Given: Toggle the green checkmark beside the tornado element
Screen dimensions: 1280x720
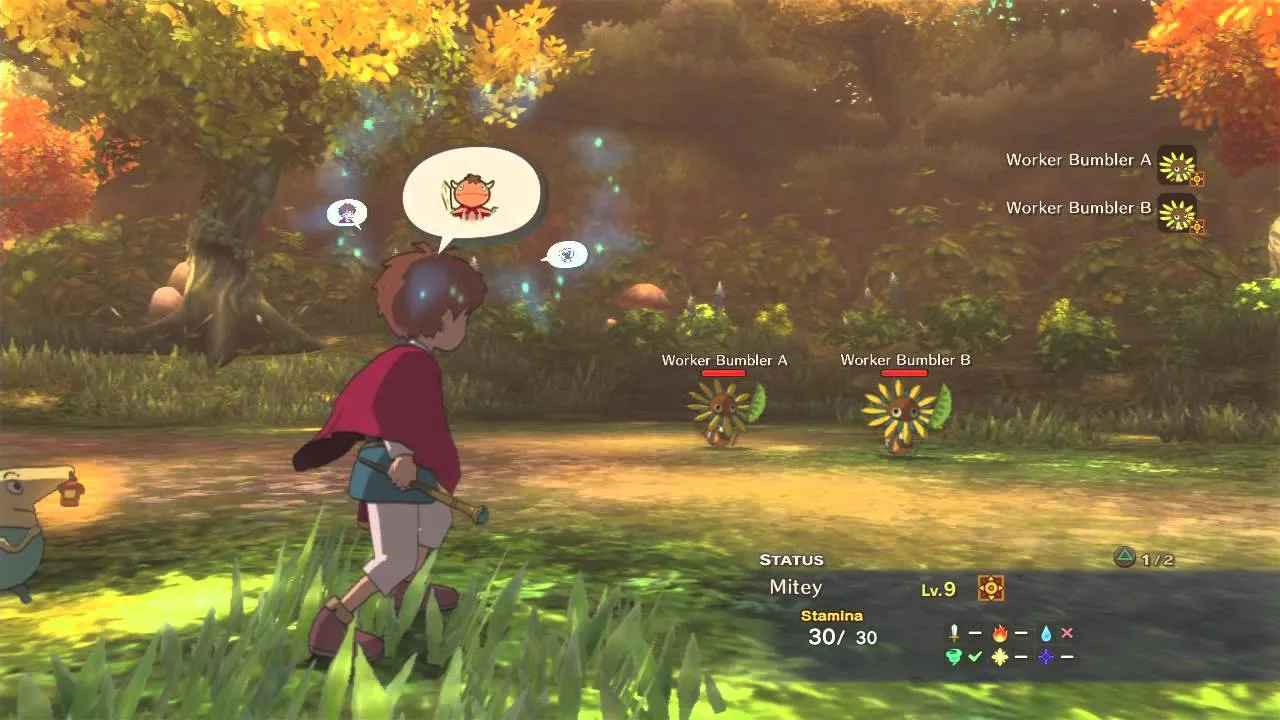Looking at the screenshot, I should point(975,656).
